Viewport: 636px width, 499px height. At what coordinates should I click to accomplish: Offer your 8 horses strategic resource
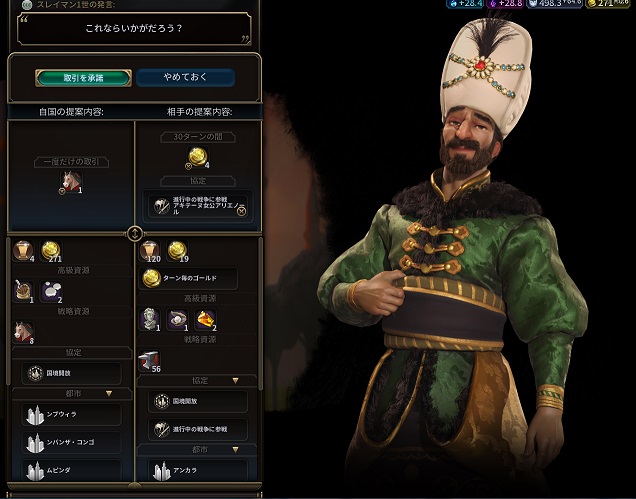click(x=22, y=330)
